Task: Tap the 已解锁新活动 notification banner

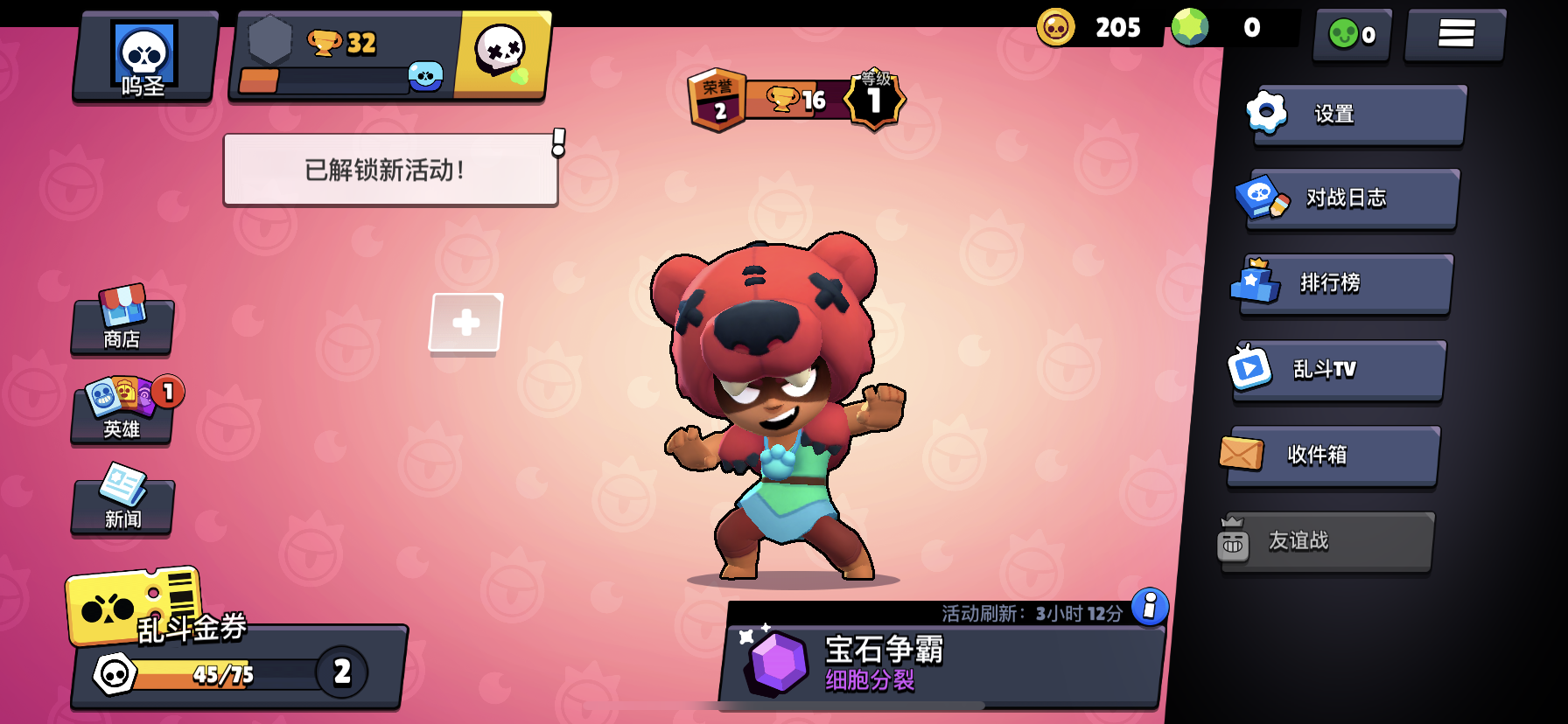Action: click(390, 170)
